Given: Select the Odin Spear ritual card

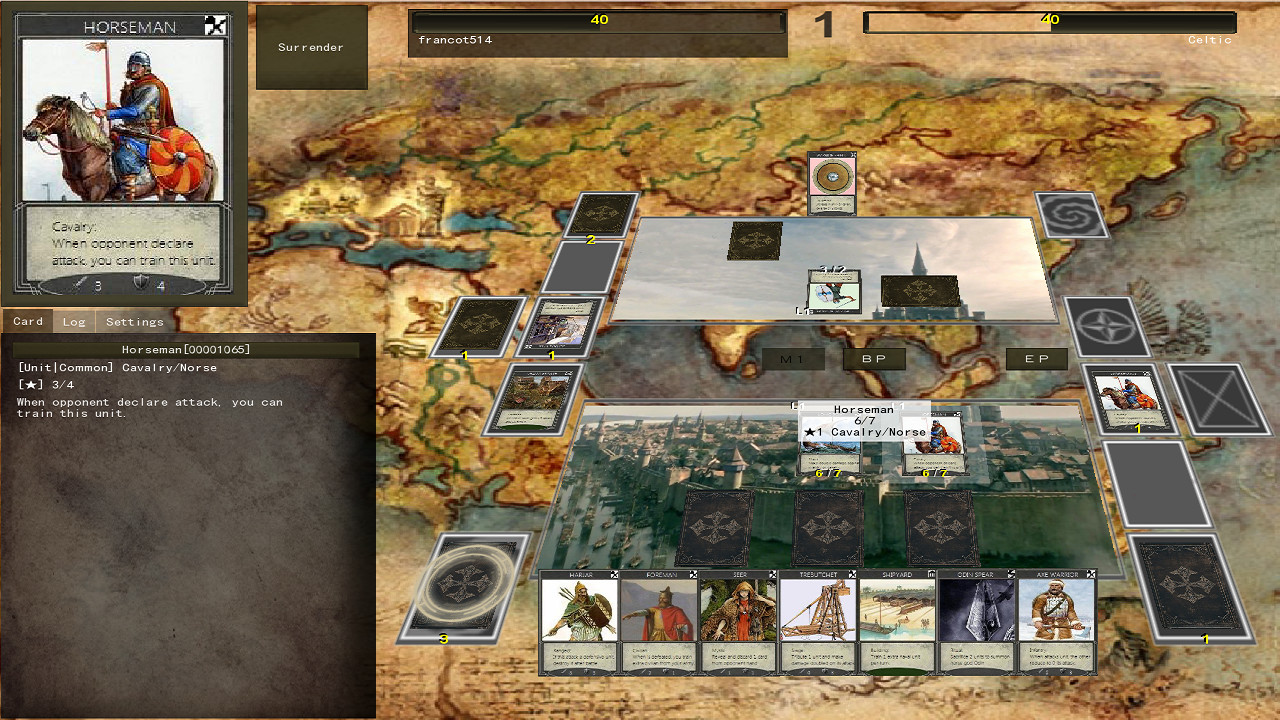Looking at the screenshot, I should pyautogui.click(x=977, y=620).
